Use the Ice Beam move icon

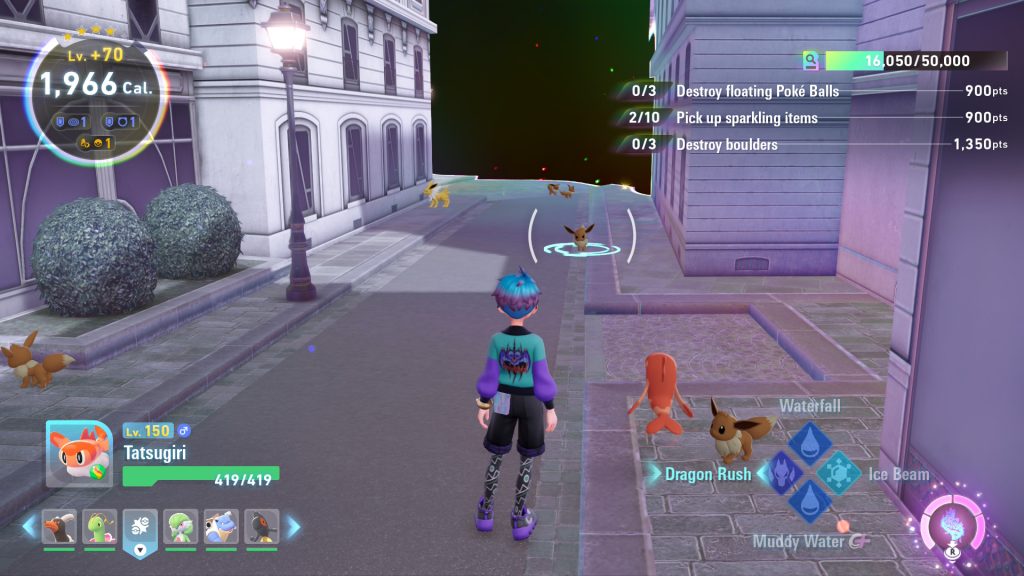[838, 471]
